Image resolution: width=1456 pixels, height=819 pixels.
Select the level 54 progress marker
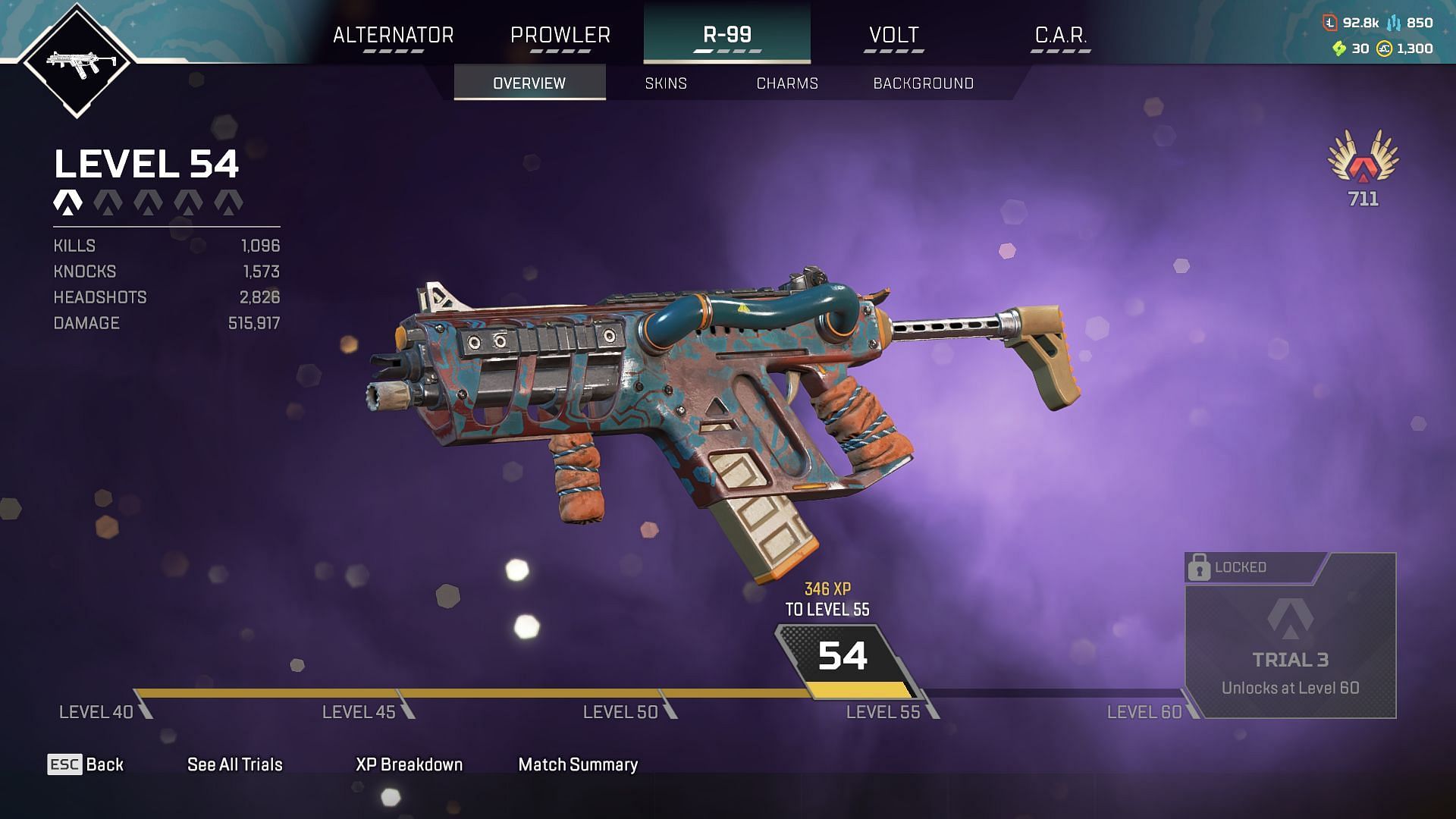(x=843, y=656)
